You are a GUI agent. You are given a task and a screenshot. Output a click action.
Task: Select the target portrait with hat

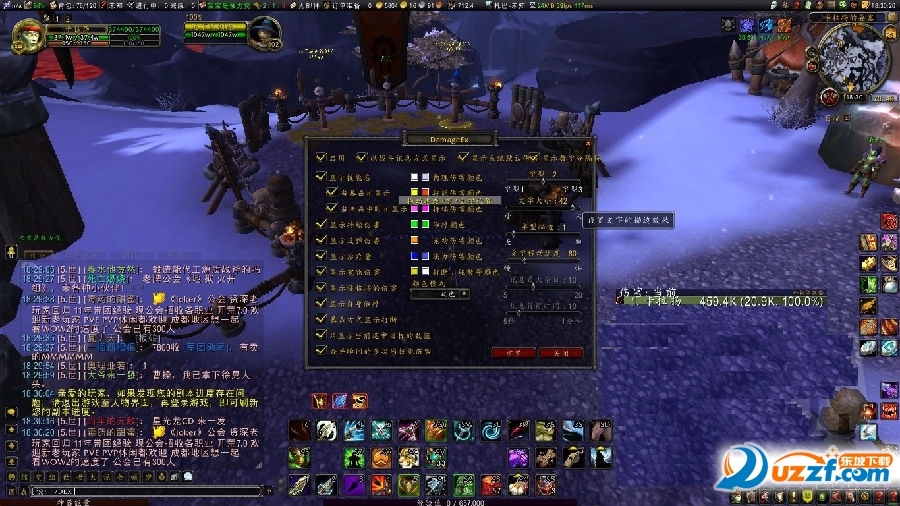click(264, 33)
